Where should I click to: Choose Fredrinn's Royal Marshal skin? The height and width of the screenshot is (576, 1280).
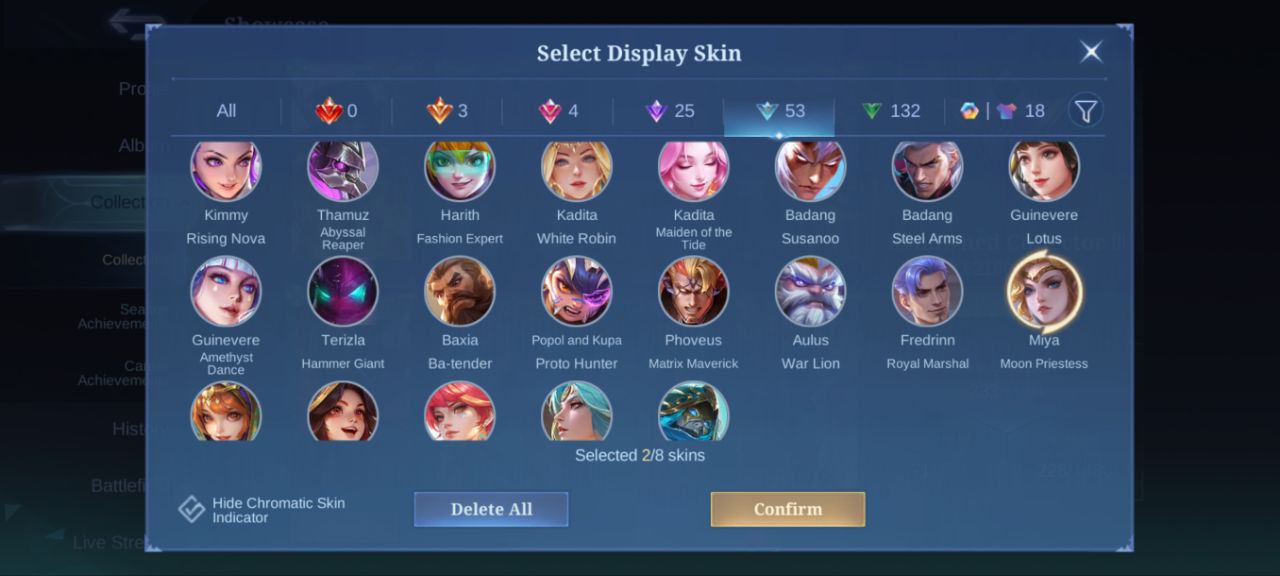coord(927,291)
